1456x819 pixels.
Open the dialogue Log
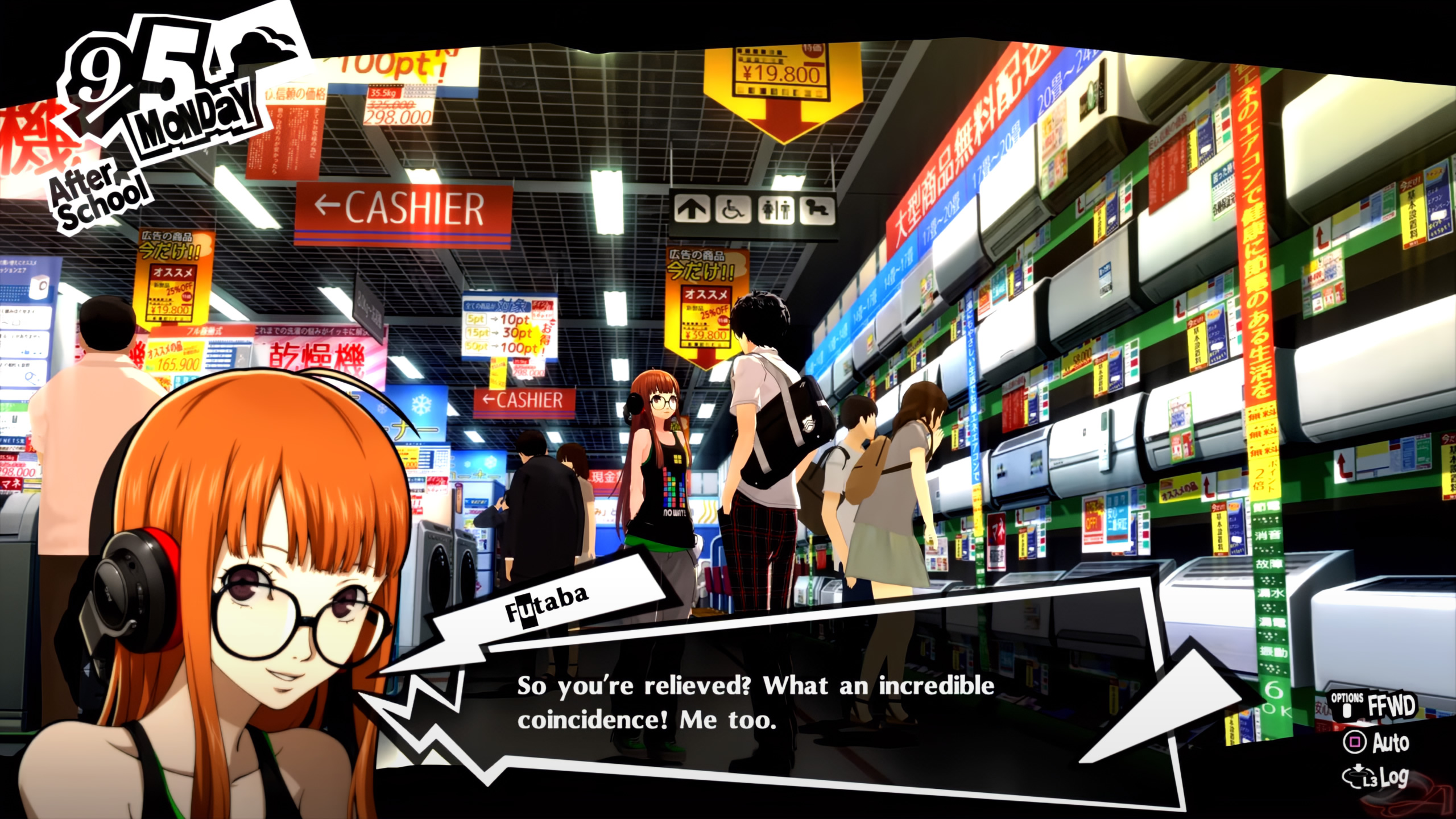click(x=1376, y=777)
